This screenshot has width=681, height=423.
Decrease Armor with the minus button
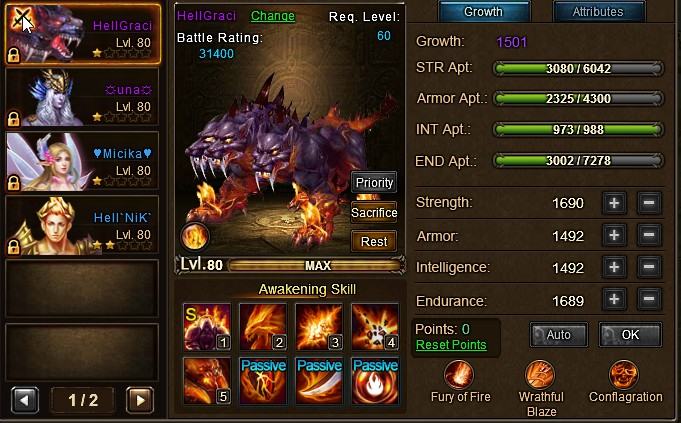[x=648, y=236]
